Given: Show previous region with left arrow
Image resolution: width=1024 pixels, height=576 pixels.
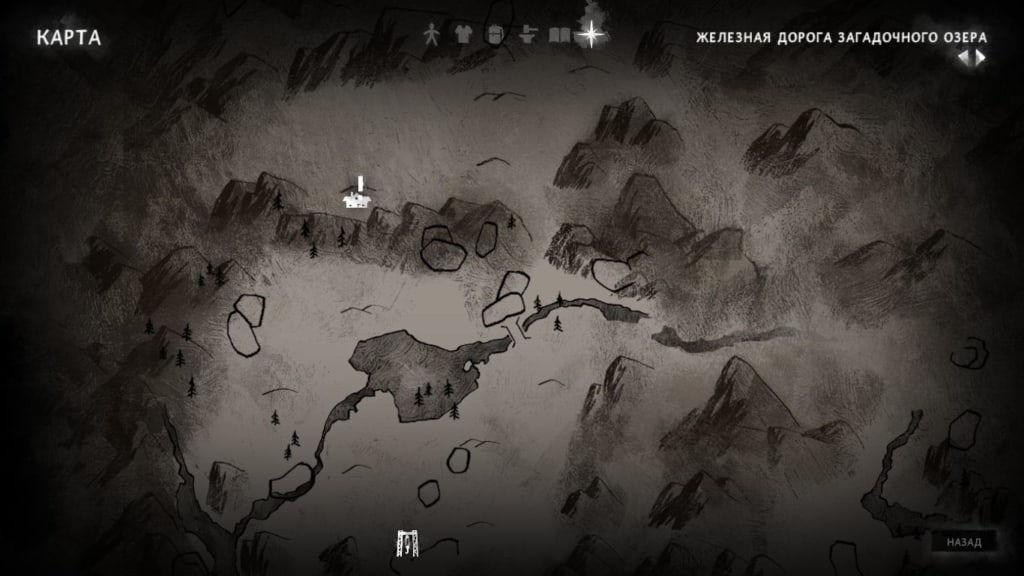Looking at the screenshot, I should [x=963, y=57].
